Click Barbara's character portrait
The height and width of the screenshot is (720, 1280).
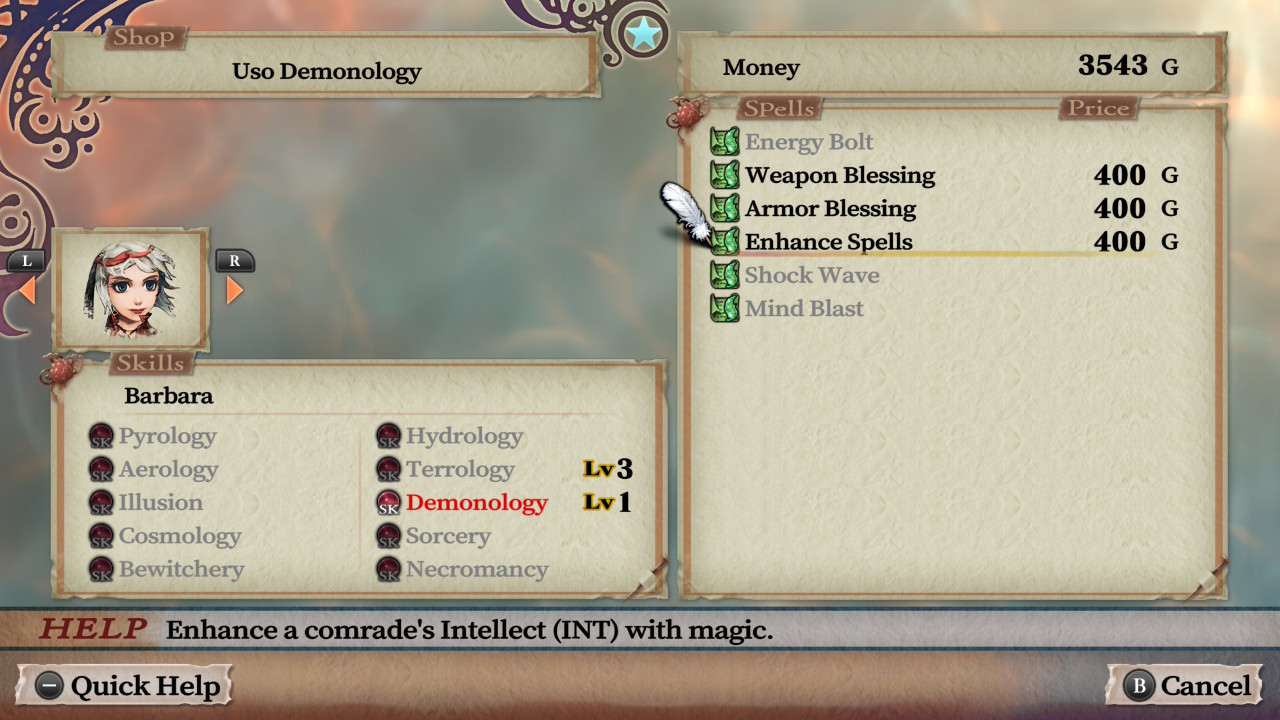pyautogui.click(x=131, y=291)
